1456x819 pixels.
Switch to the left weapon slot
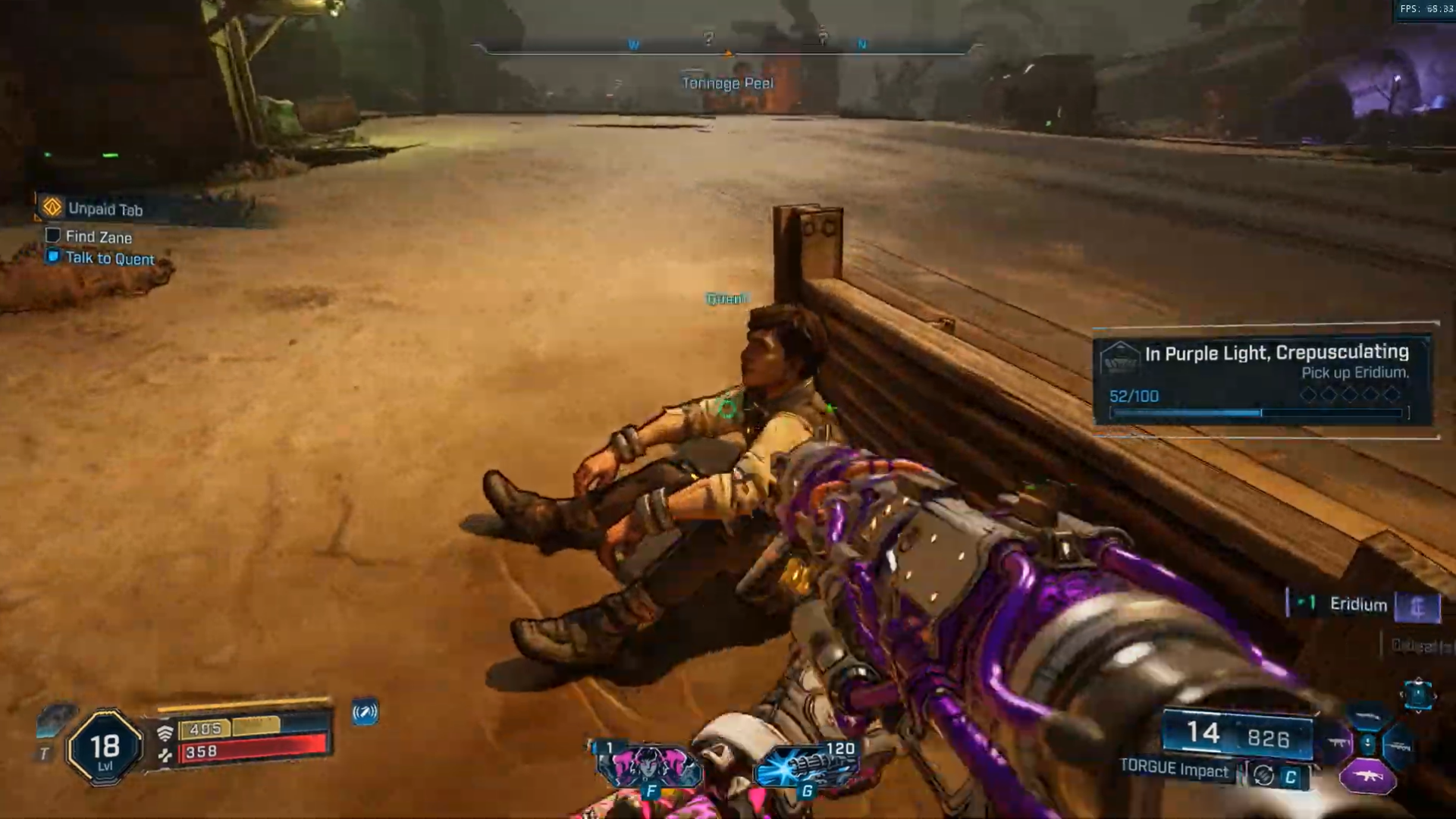[x=1338, y=743]
